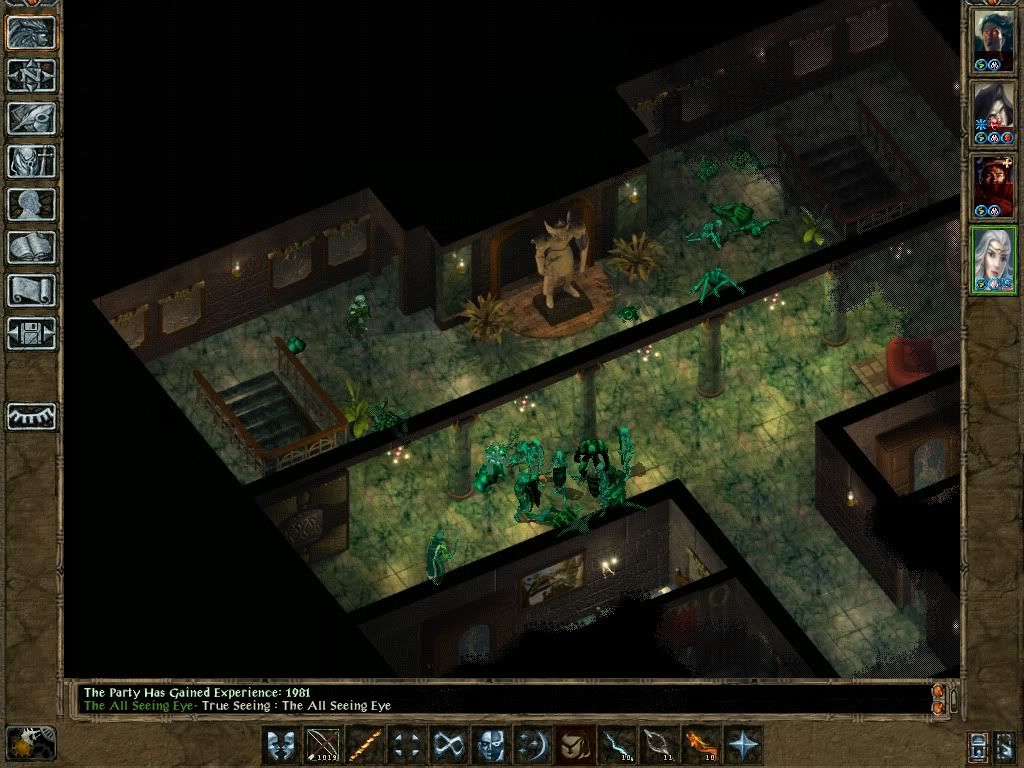Equip the bow weapon slot
Image resolution: width=1024 pixels, height=768 pixels.
pyautogui.click(x=323, y=745)
